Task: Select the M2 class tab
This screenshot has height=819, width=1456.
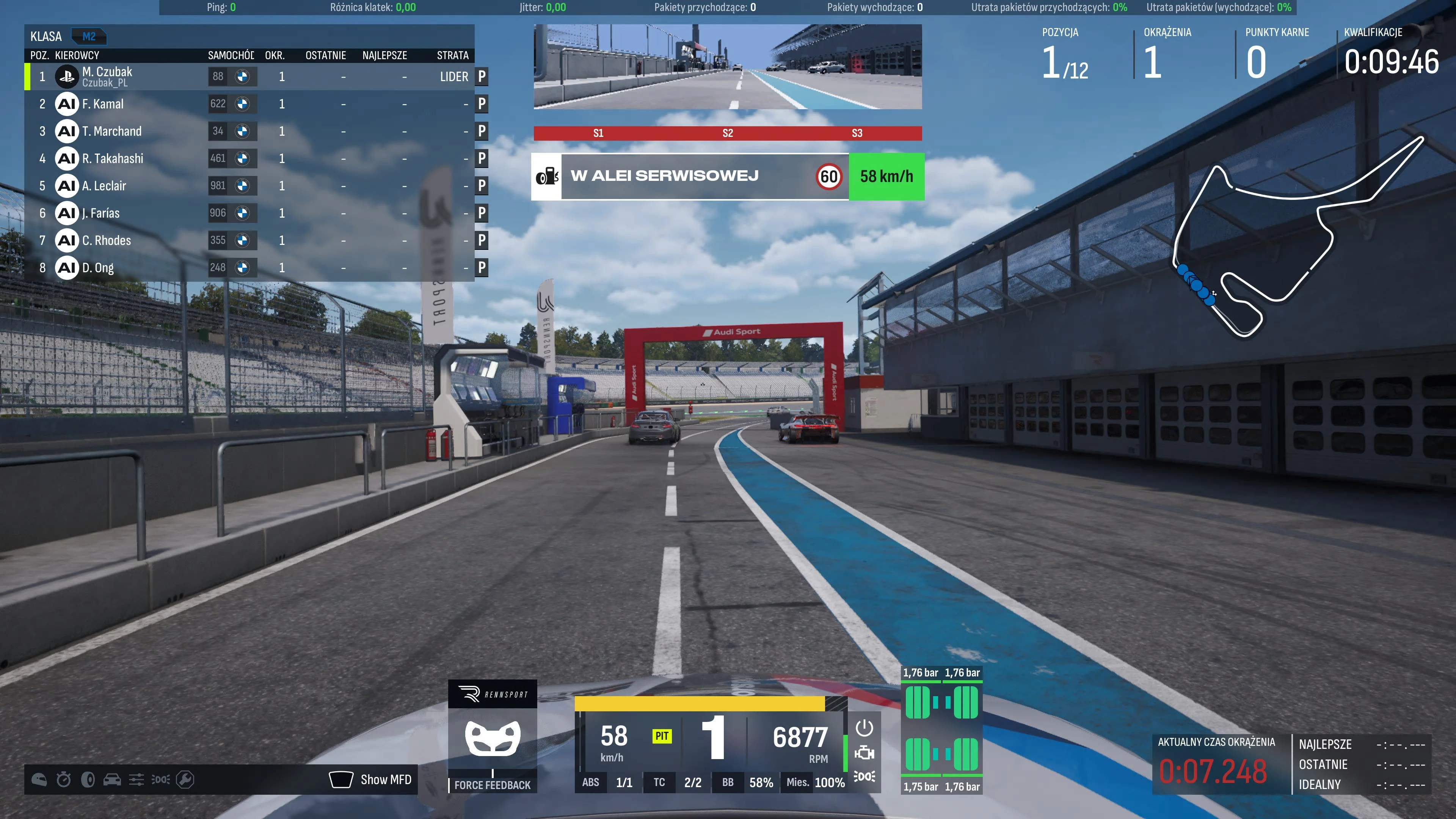Action: pyautogui.click(x=89, y=37)
